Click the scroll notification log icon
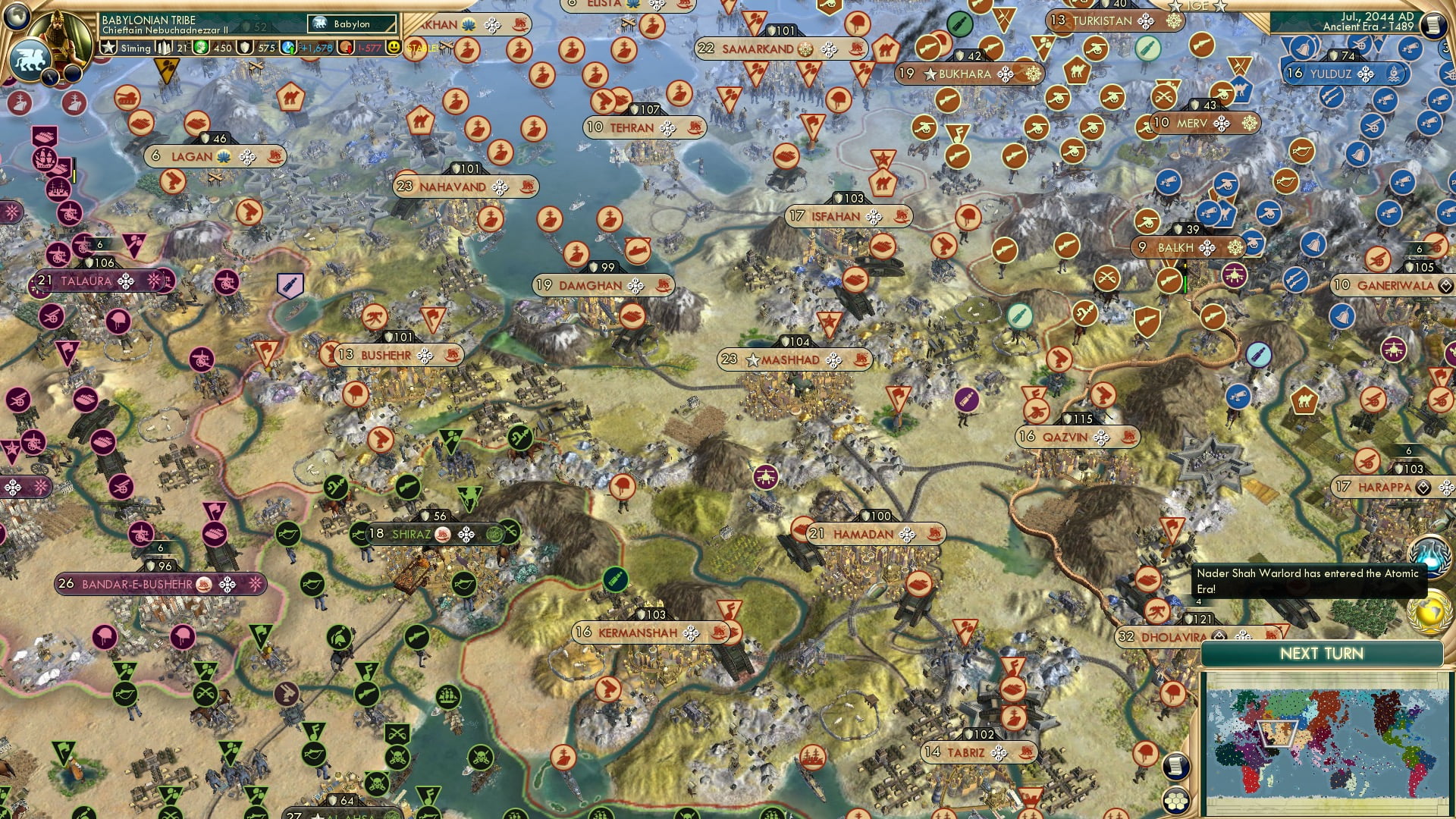The width and height of the screenshot is (1456, 819). pos(1175,767)
